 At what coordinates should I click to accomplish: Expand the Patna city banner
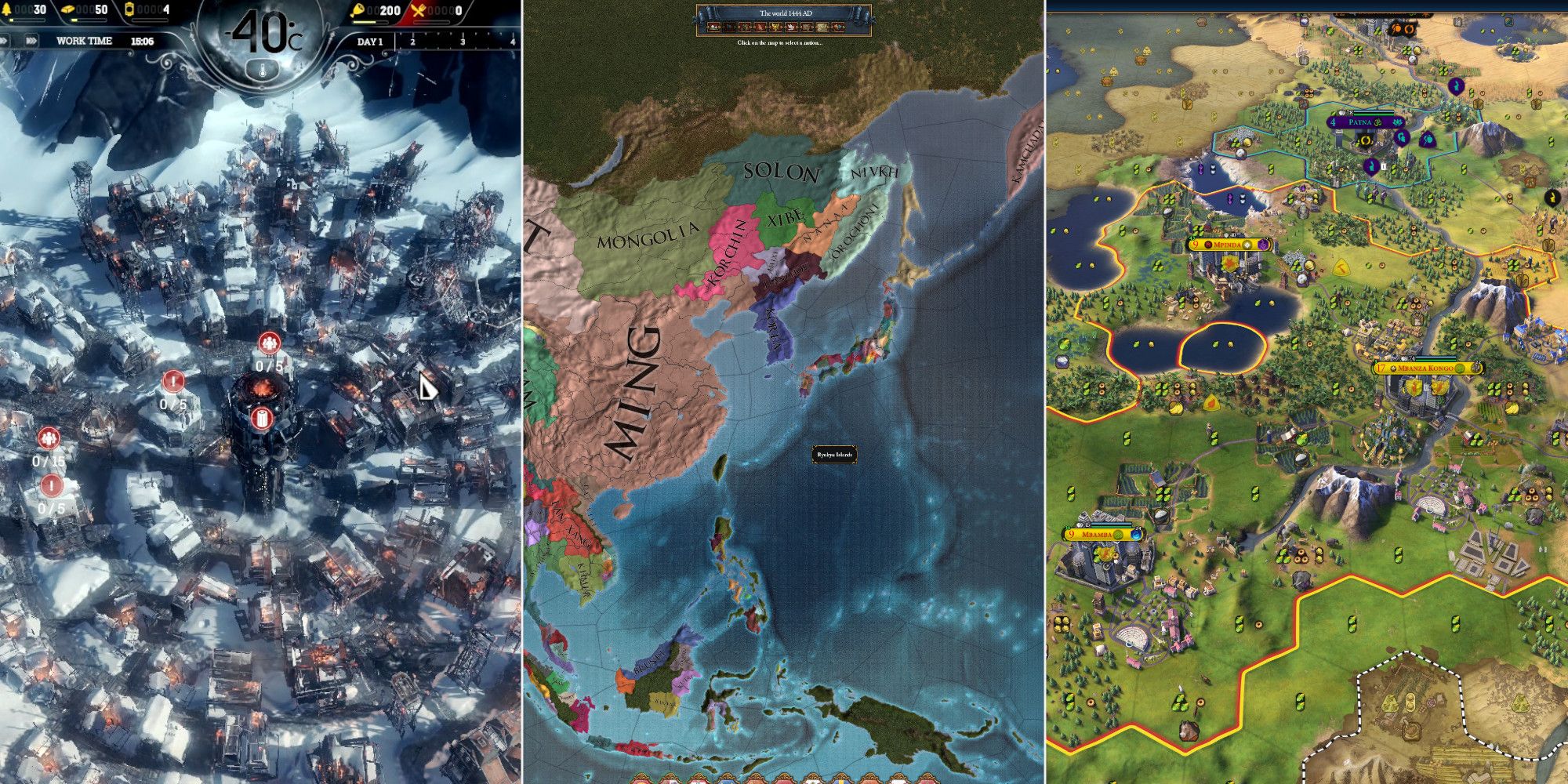click(x=1360, y=122)
